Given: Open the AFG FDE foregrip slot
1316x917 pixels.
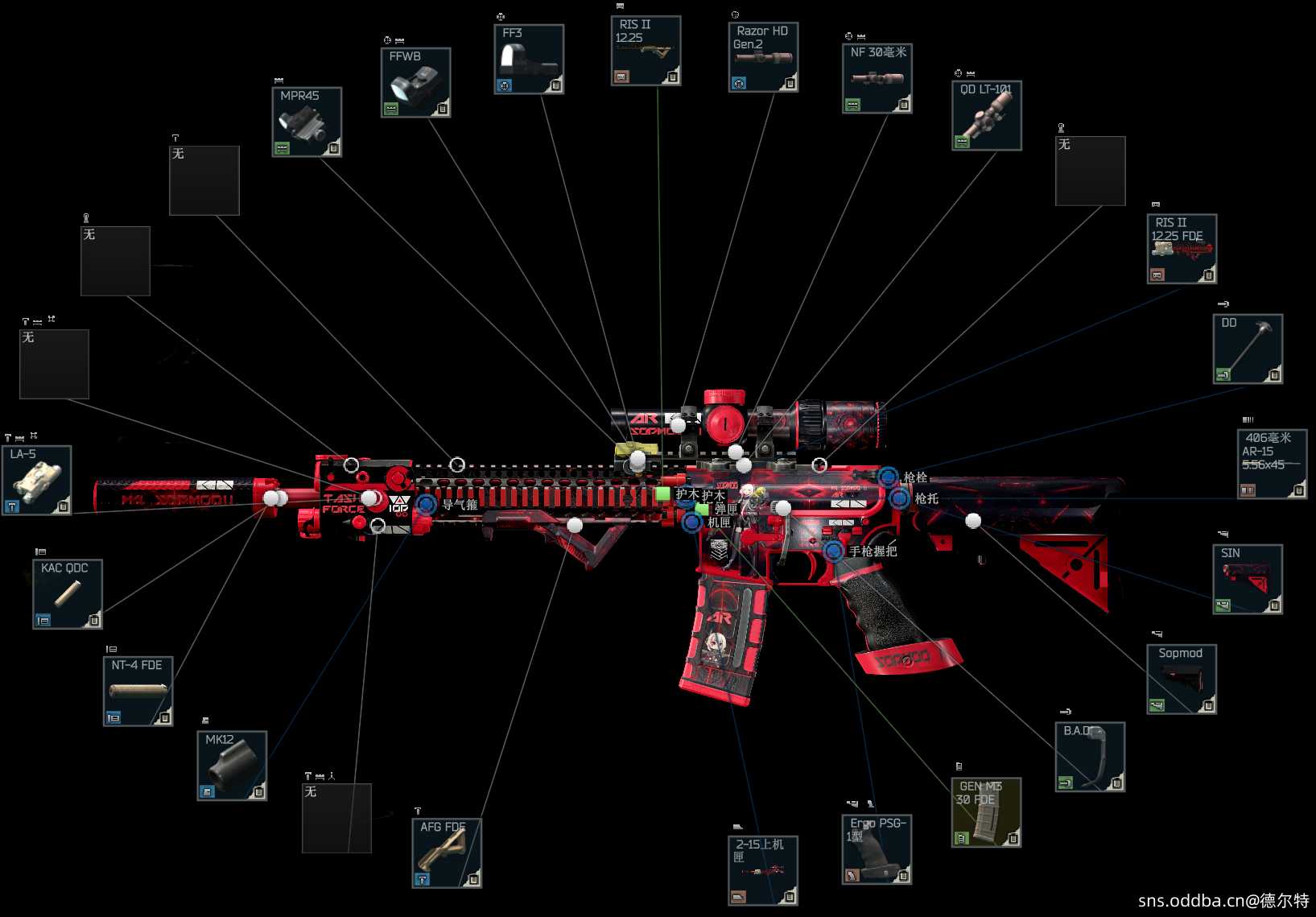Looking at the screenshot, I should pyautogui.click(x=447, y=853).
